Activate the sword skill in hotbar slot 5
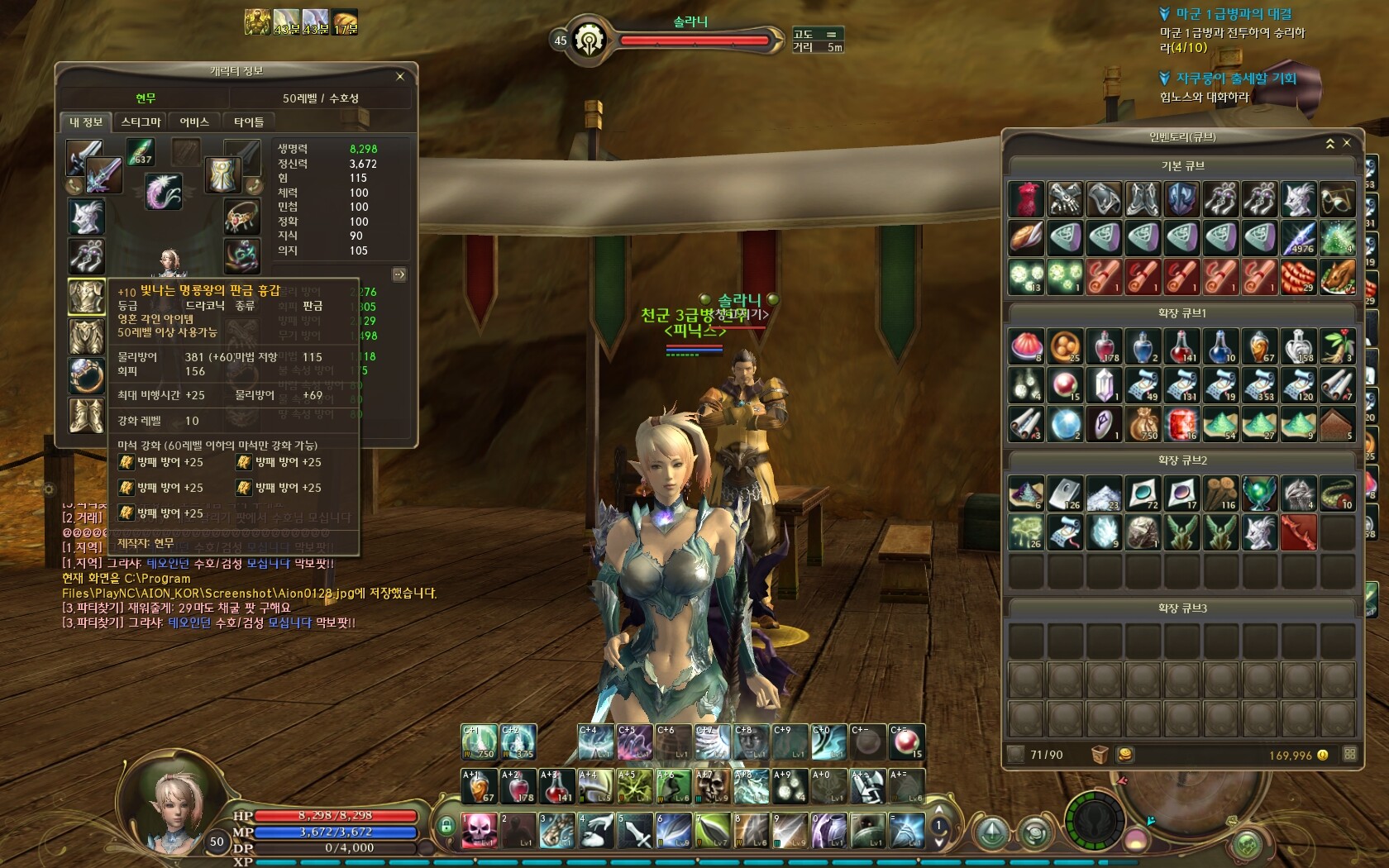Screen dimensions: 1389x868 point(635,831)
